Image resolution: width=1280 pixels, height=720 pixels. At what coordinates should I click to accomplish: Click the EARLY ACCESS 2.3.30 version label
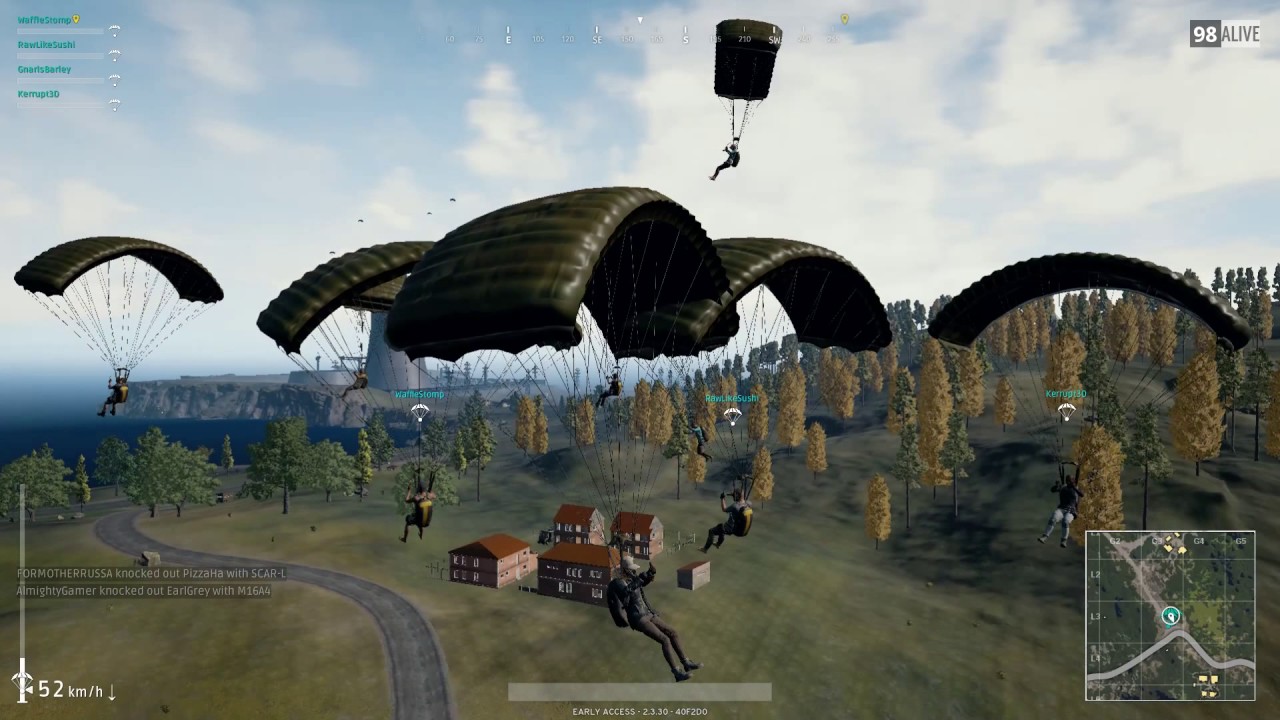tap(639, 712)
